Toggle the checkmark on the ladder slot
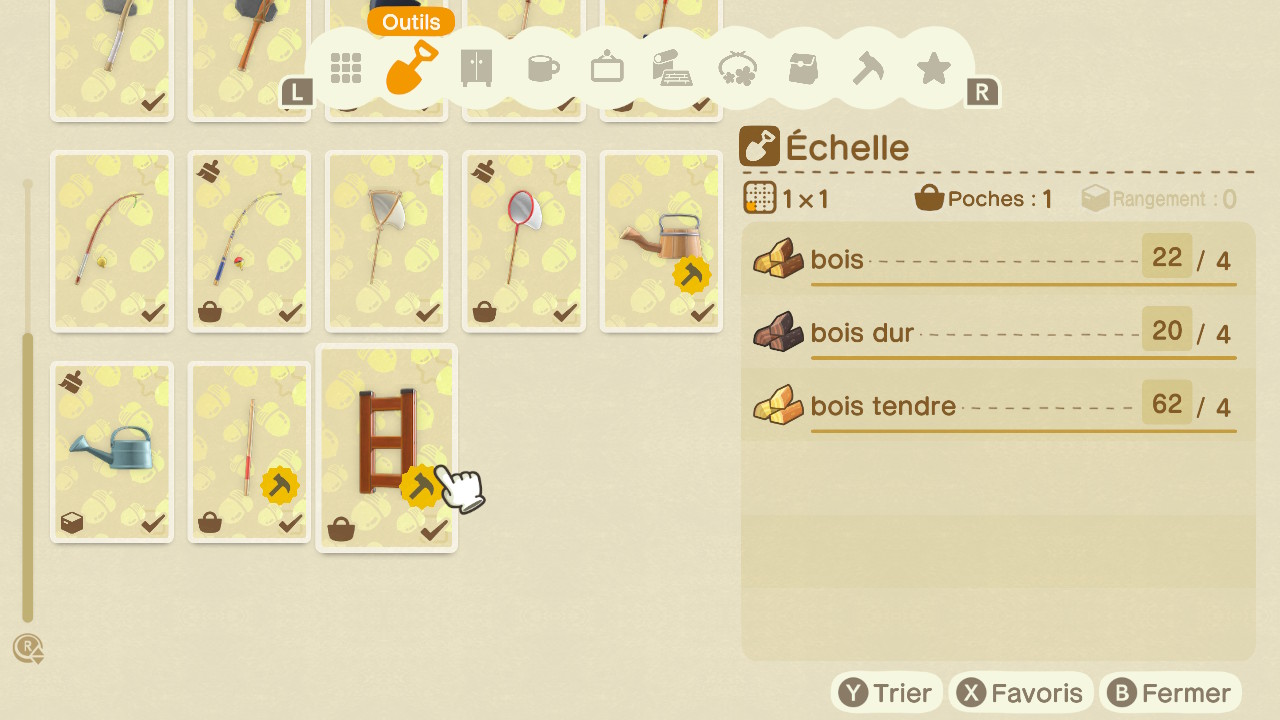The height and width of the screenshot is (720, 1280). pyautogui.click(x=432, y=531)
